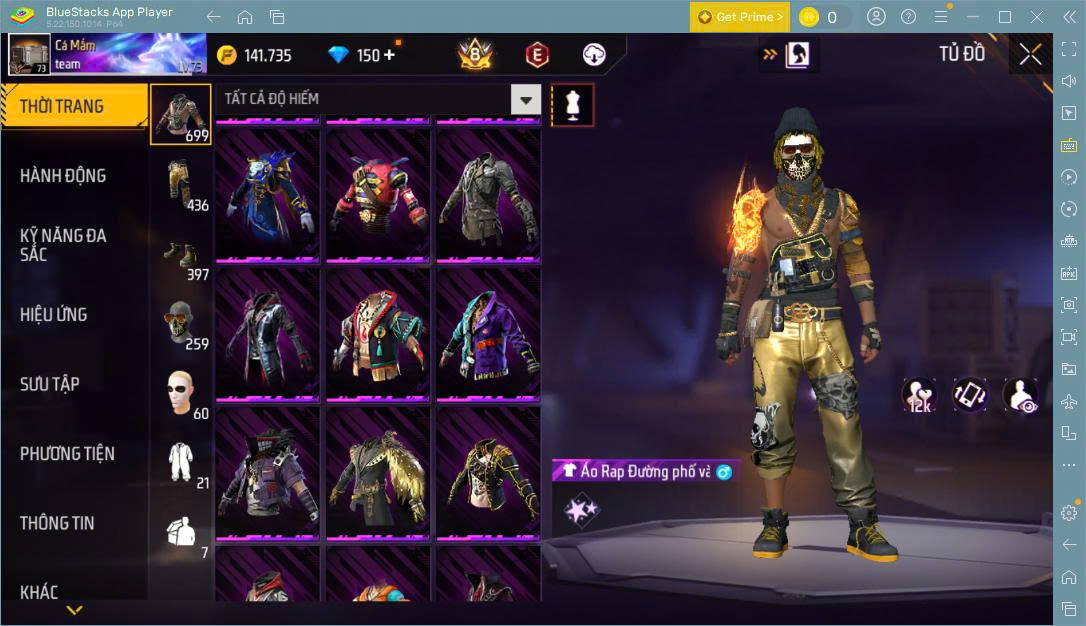The image size is (1086, 626).
Task: Click the BlueStacks Get Prime button
Action: [739, 17]
